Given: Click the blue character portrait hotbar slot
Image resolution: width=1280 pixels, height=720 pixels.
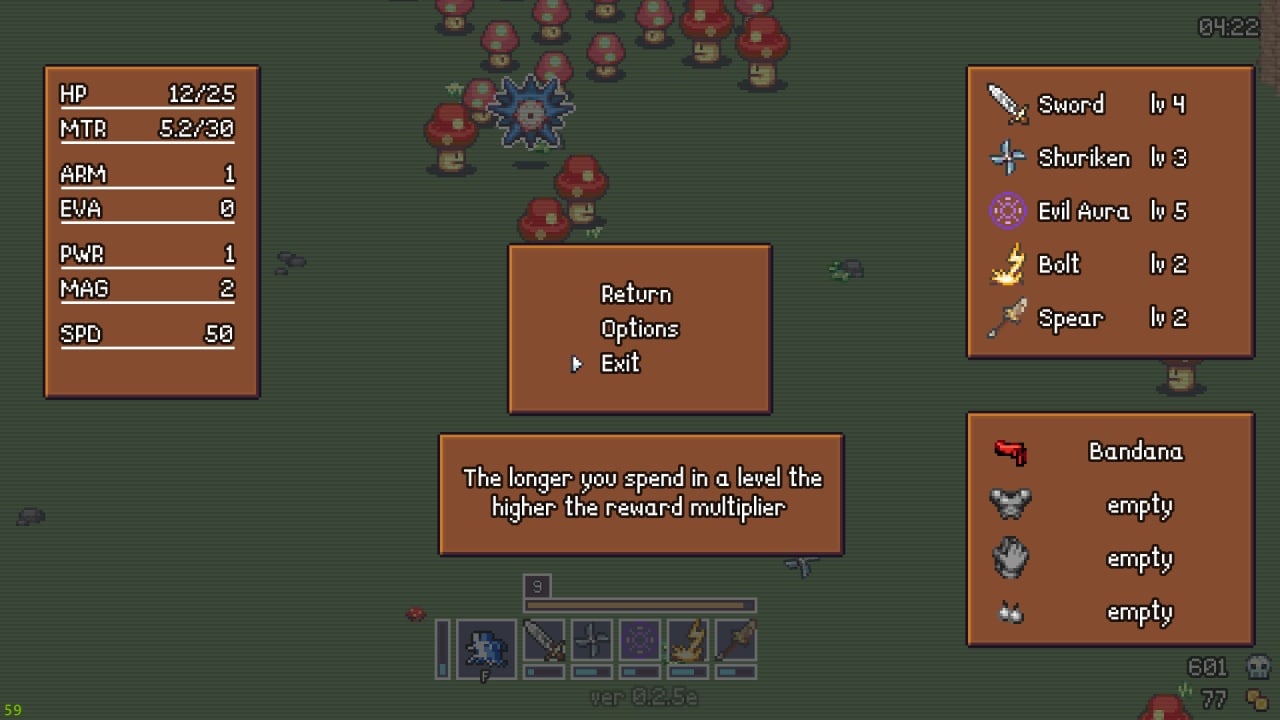Looking at the screenshot, I should coord(487,649).
